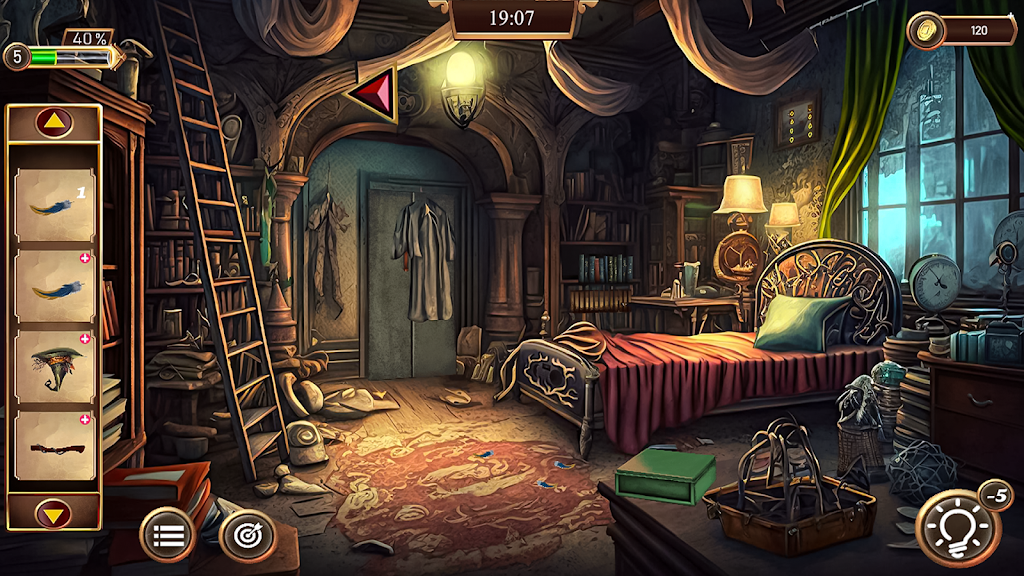1024x576 pixels.
Task: Open the target objectives button
Action: 246,534
